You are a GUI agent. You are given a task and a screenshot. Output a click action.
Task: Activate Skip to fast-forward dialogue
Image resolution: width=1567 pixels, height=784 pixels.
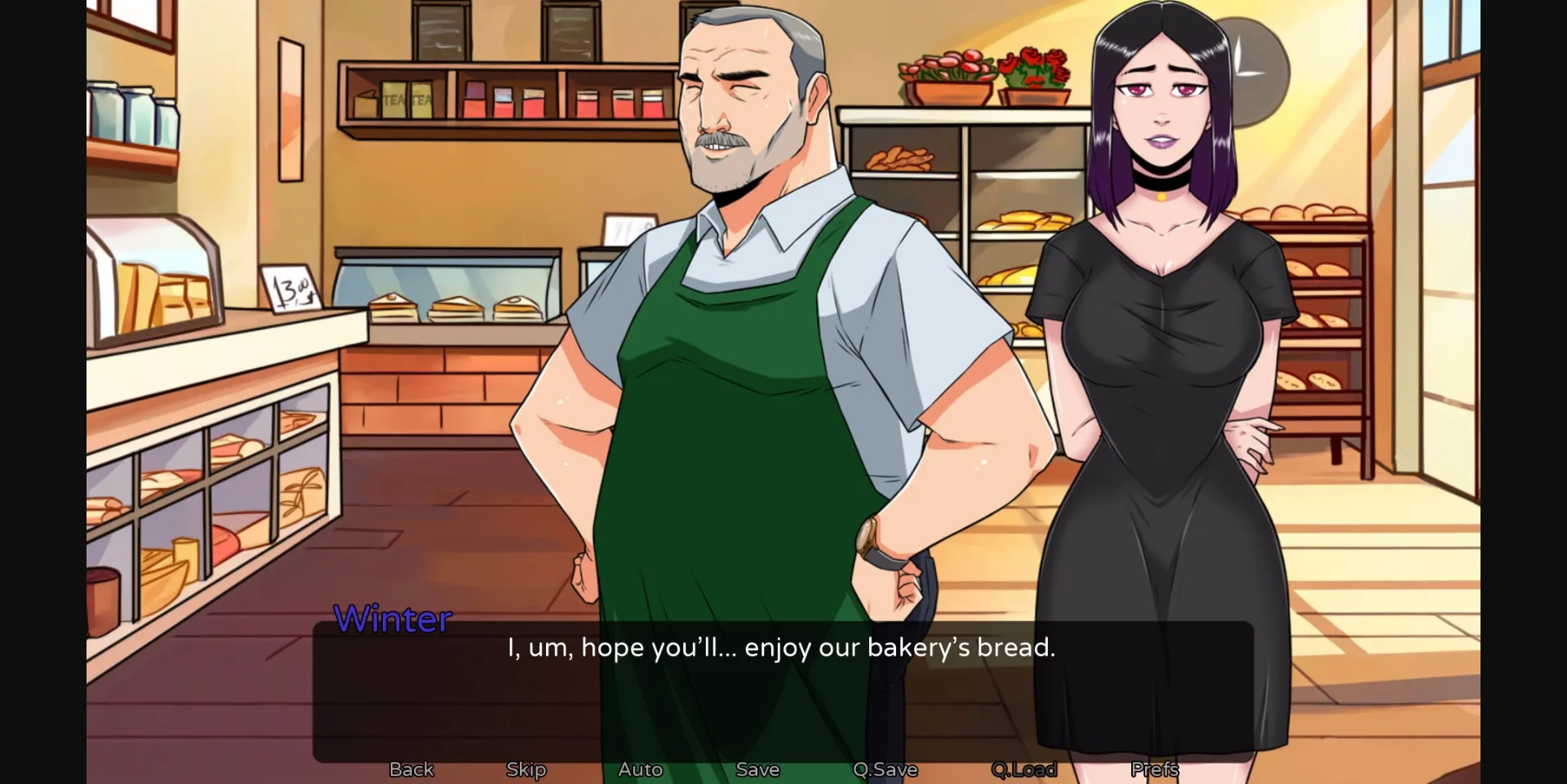tap(526, 768)
